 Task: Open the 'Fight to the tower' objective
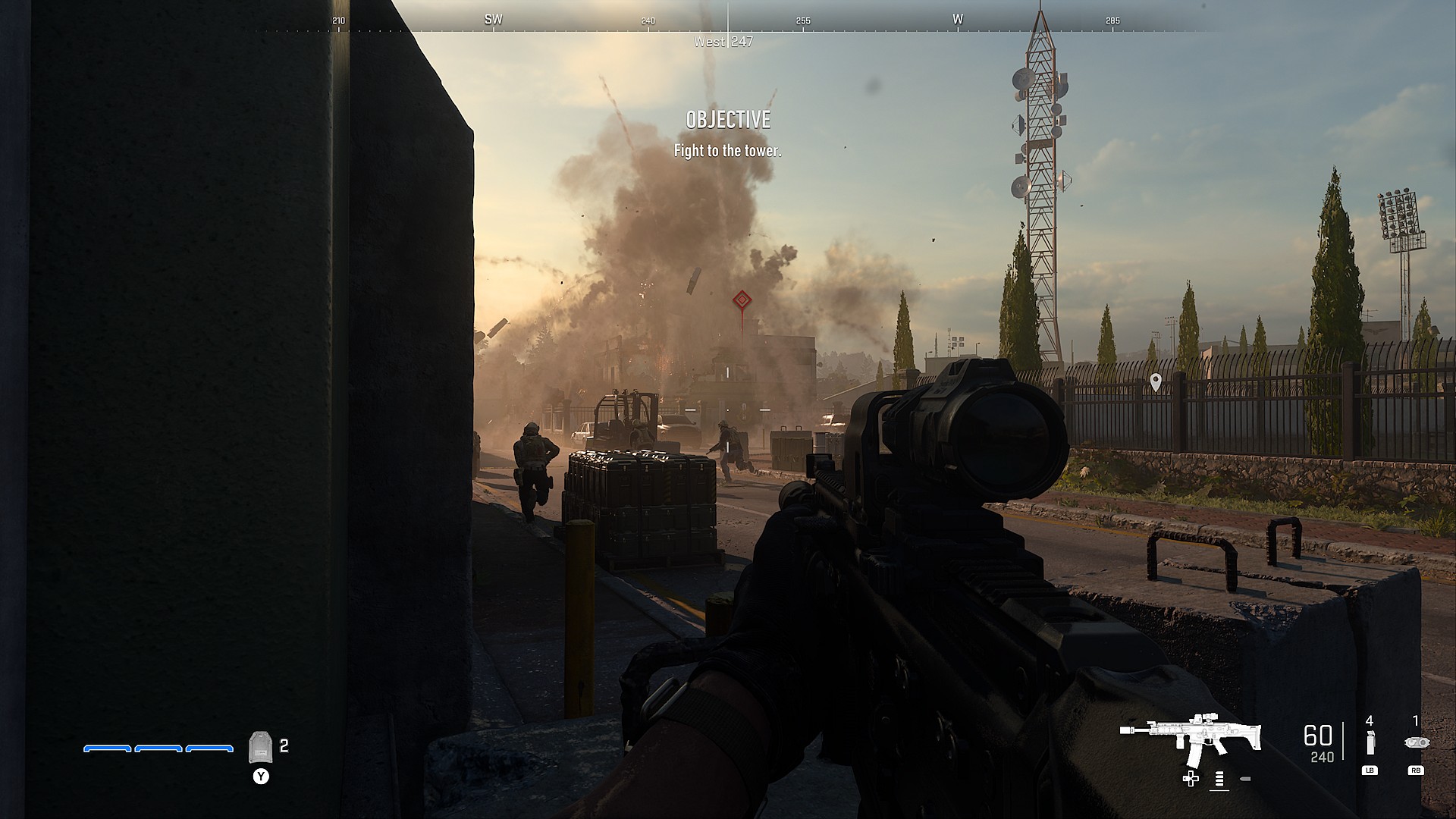pos(727,151)
